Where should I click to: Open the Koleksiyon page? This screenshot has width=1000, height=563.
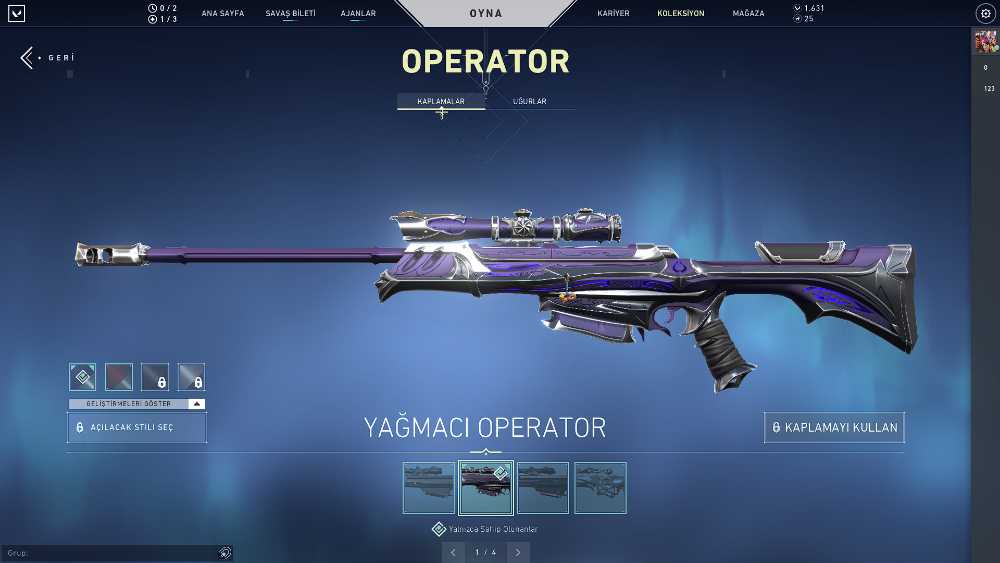[x=680, y=14]
